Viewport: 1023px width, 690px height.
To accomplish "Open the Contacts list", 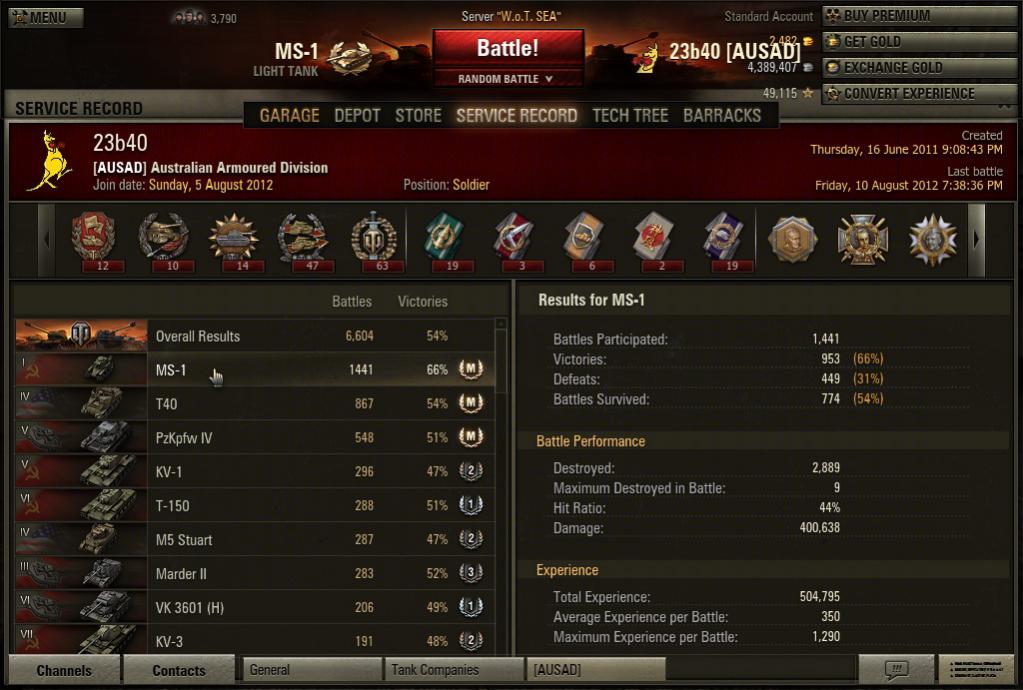I will [x=179, y=670].
